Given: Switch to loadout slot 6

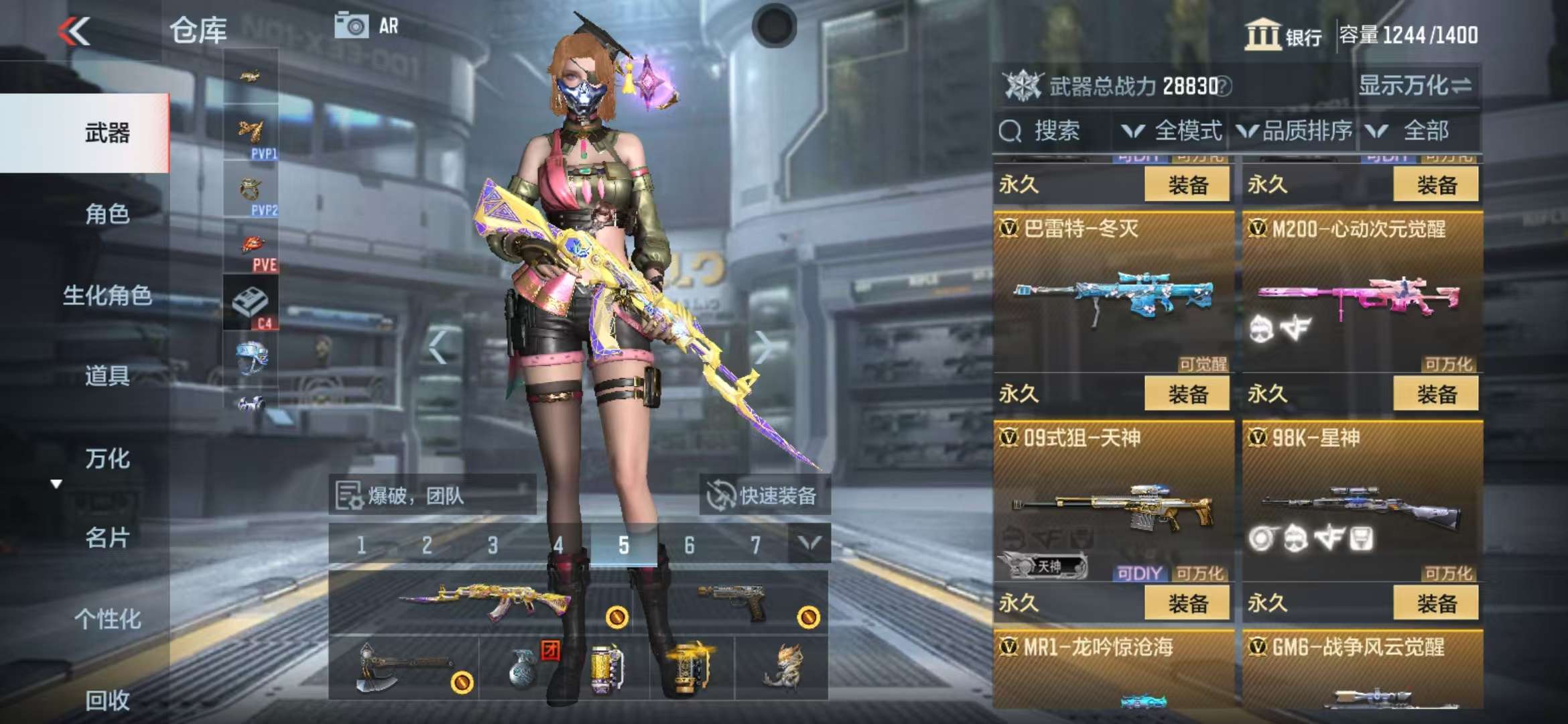Looking at the screenshot, I should pyautogui.click(x=689, y=545).
